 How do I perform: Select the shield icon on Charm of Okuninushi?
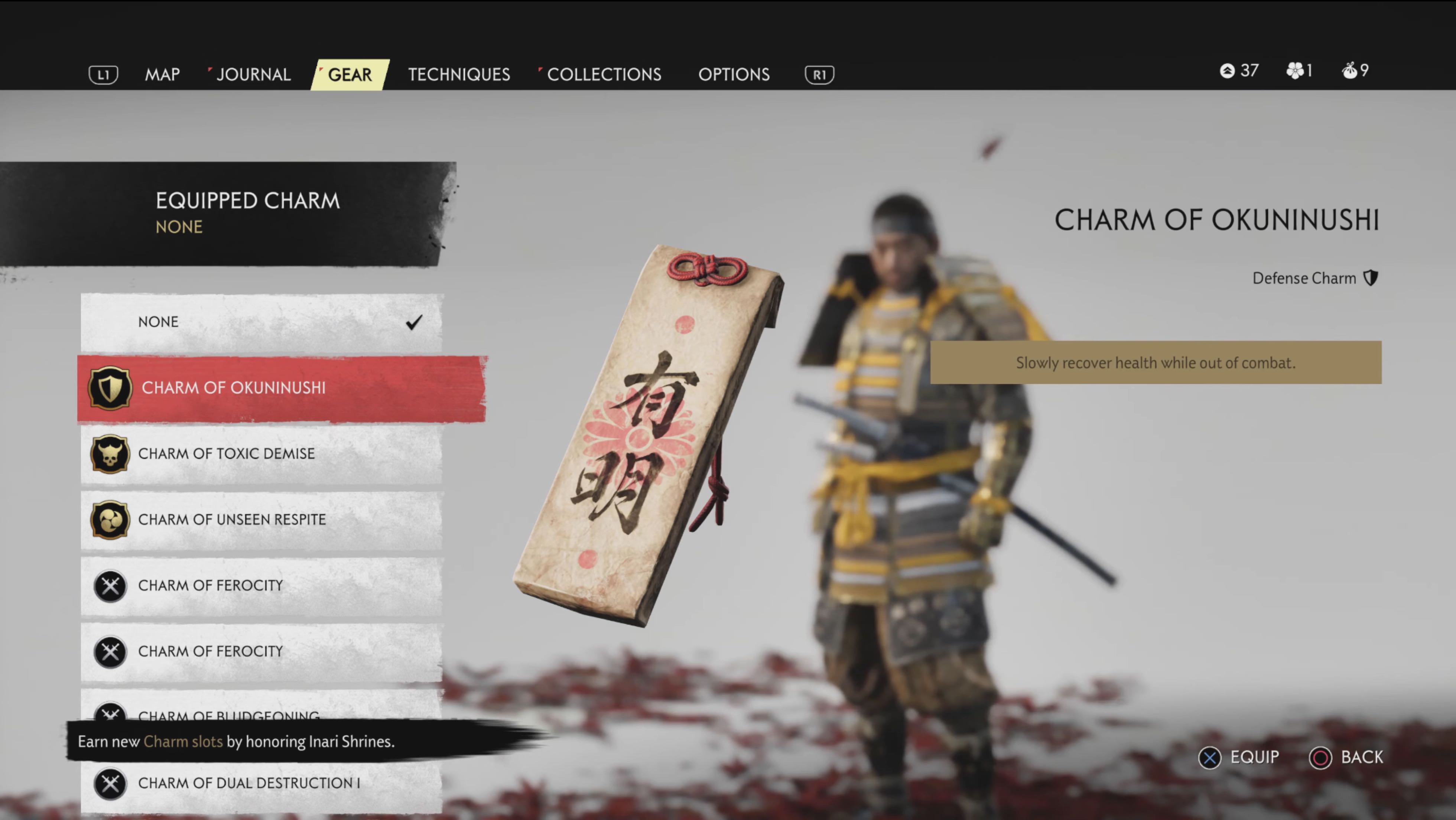110,388
